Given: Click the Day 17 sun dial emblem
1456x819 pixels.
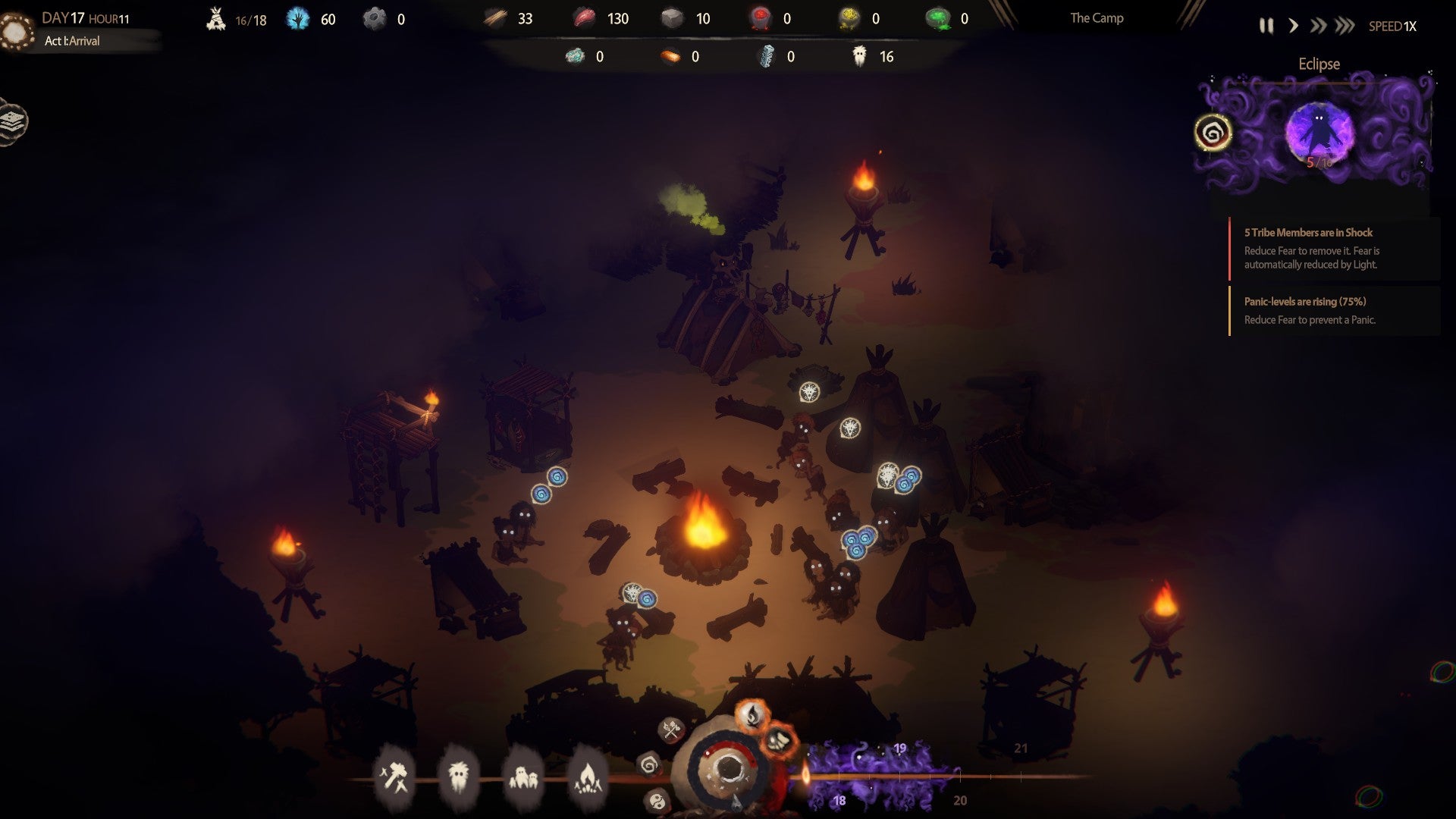Looking at the screenshot, I should [x=16, y=32].
